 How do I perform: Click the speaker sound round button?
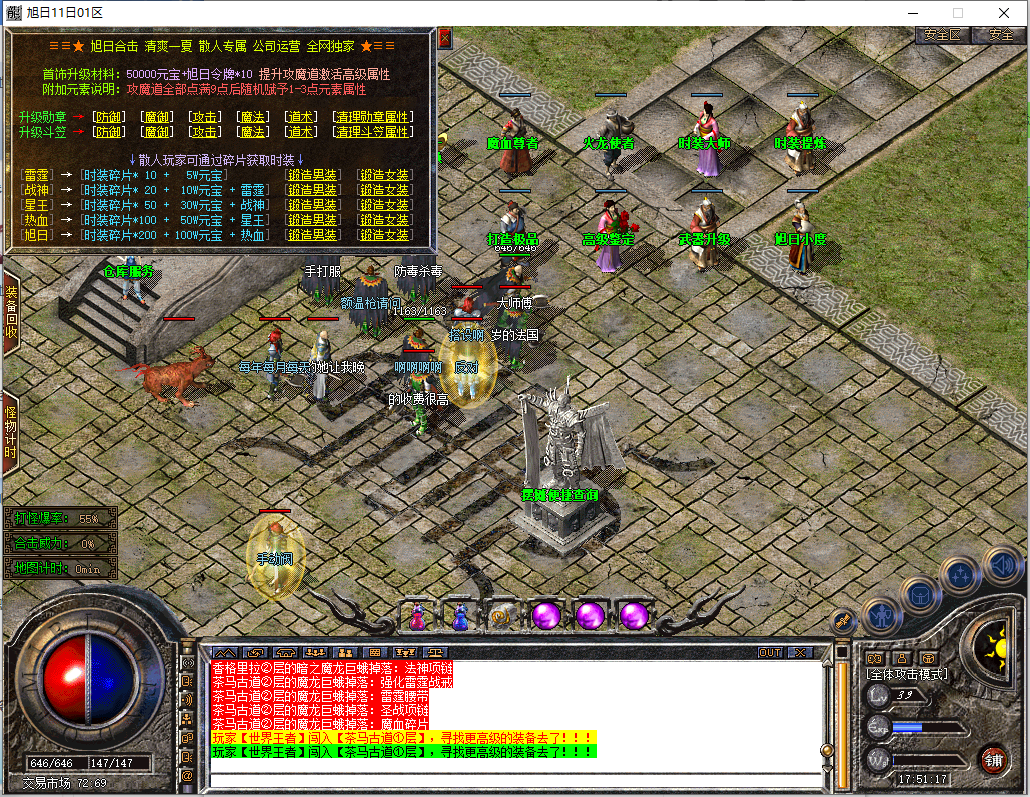(x=1001, y=565)
